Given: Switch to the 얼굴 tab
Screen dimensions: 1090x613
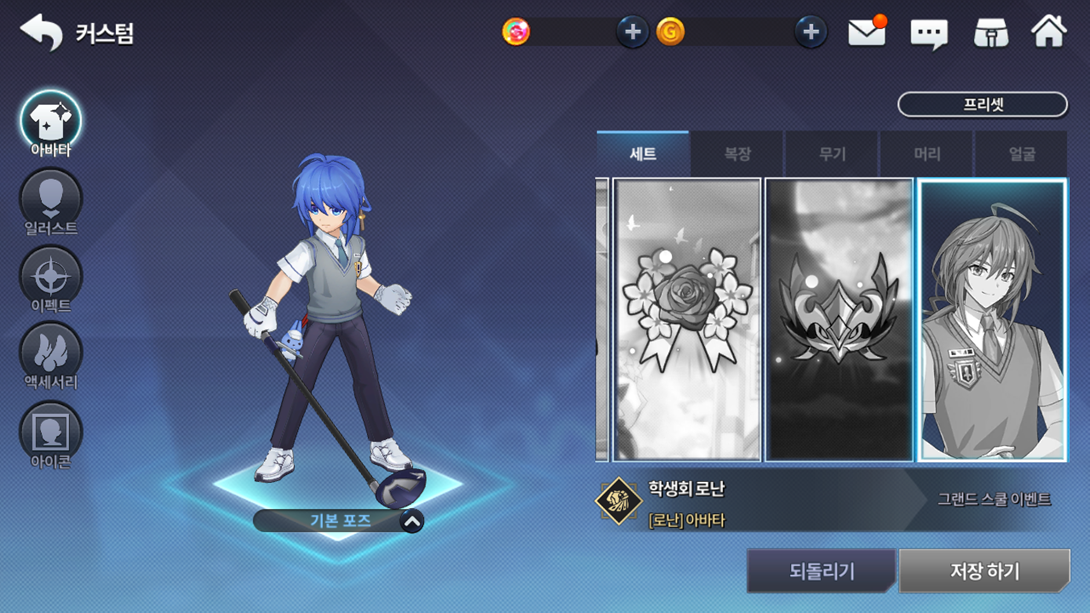Looking at the screenshot, I should click(1021, 154).
